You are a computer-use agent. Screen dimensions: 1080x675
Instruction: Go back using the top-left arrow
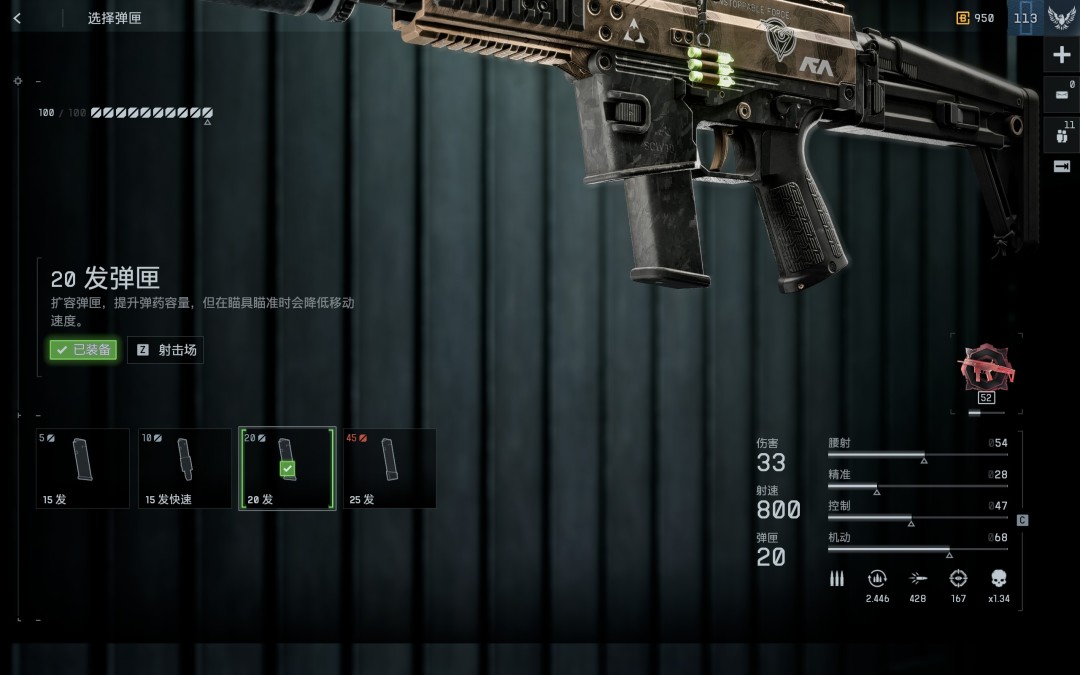[x=17, y=18]
